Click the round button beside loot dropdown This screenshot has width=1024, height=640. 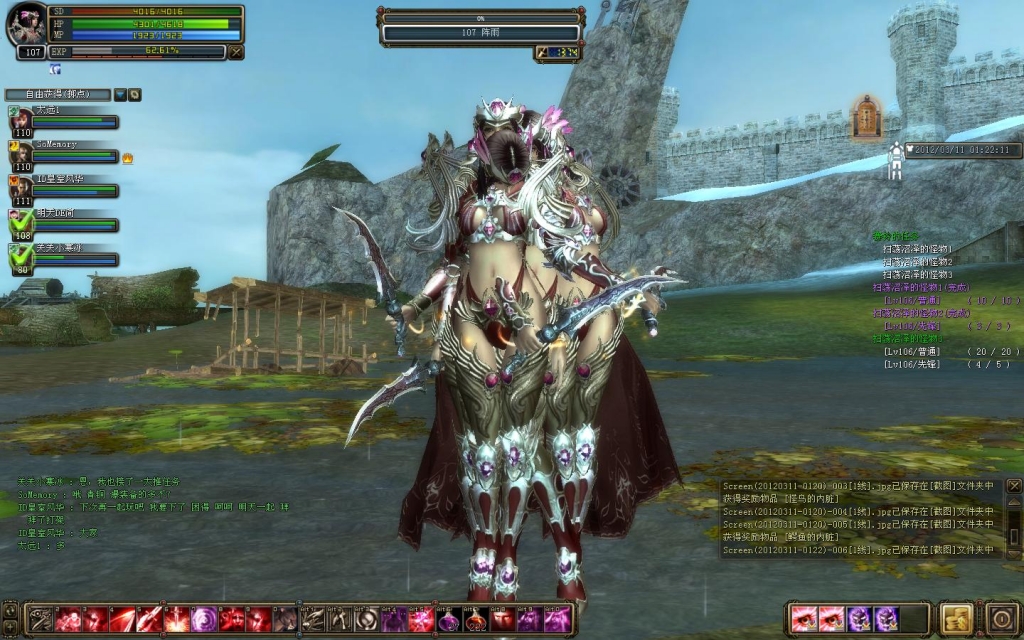point(134,94)
